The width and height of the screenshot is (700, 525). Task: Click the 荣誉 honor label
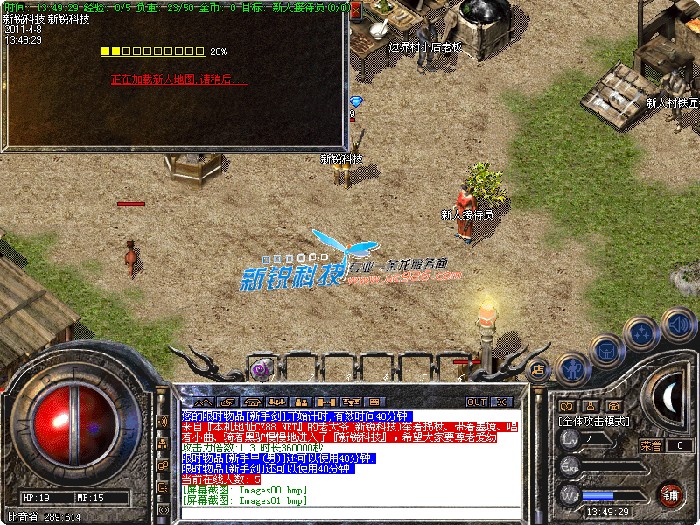pyautogui.click(x=651, y=445)
